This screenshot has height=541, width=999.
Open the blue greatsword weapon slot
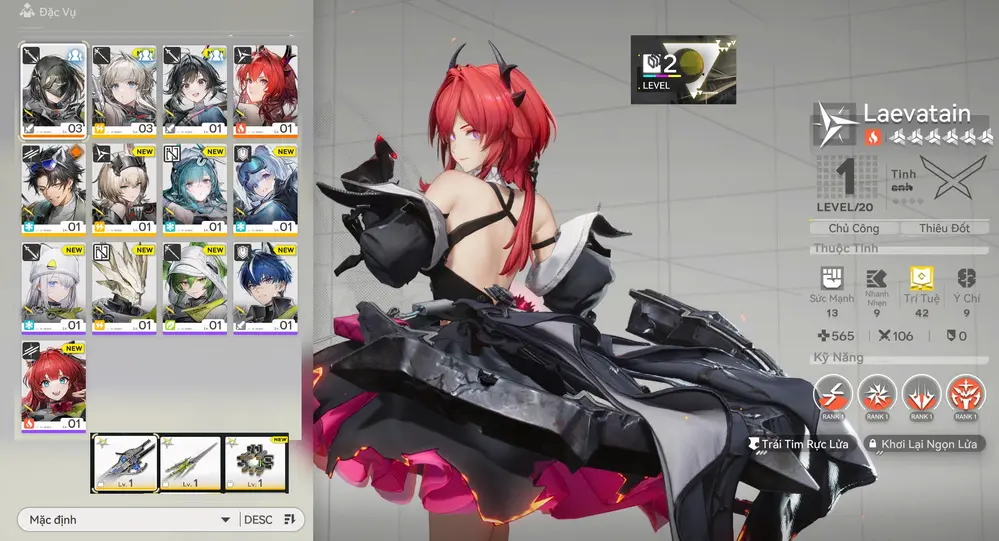click(125, 463)
